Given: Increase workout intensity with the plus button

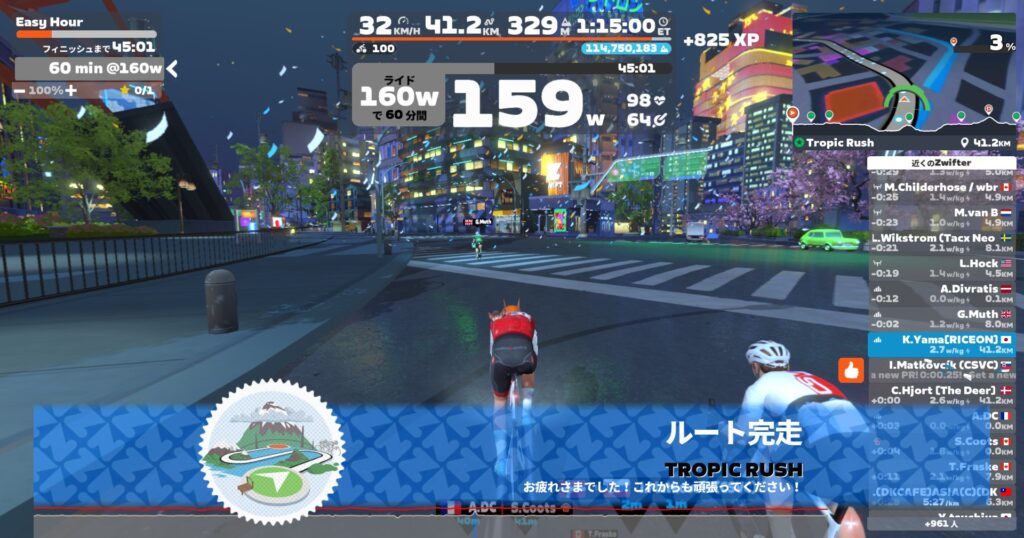Looking at the screenshot, I should (72, 91).
